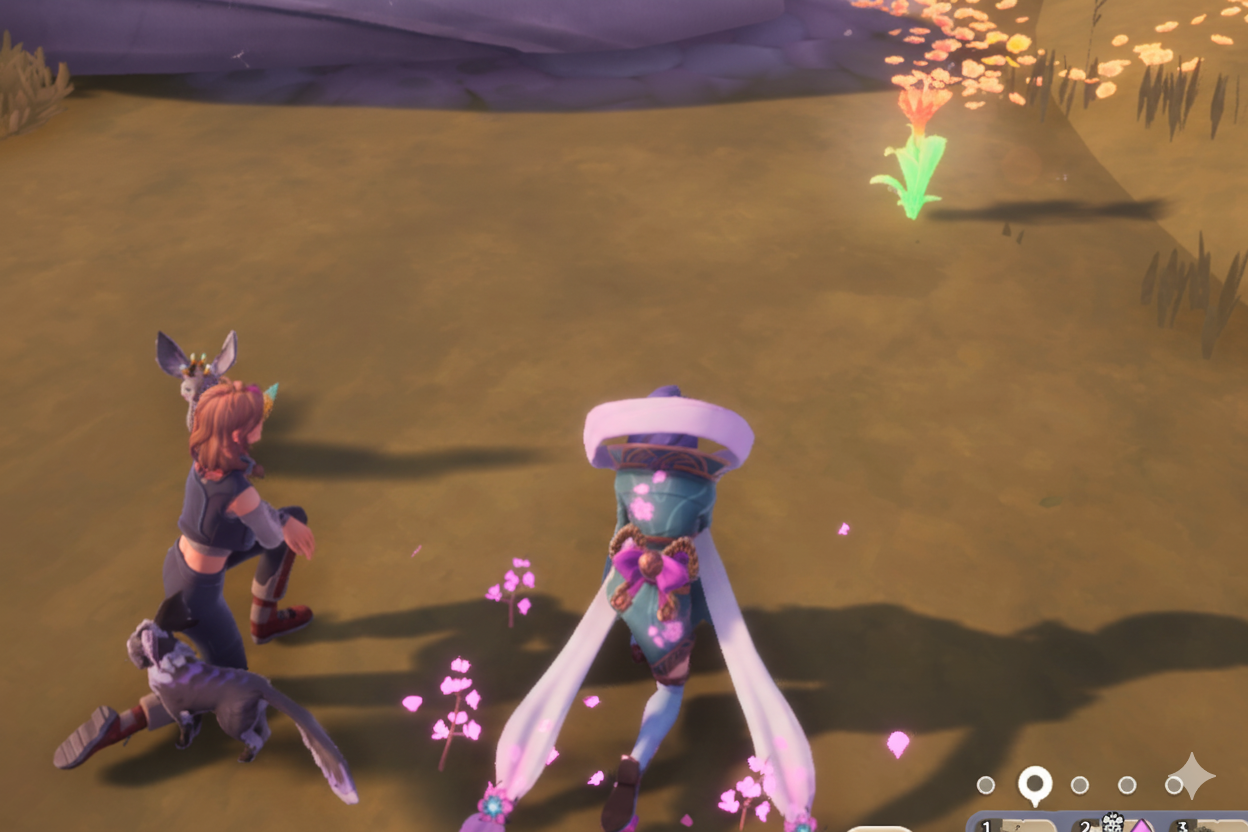
Task: Select hotbar slot number 1
Action: click(x=1017, y=825)
